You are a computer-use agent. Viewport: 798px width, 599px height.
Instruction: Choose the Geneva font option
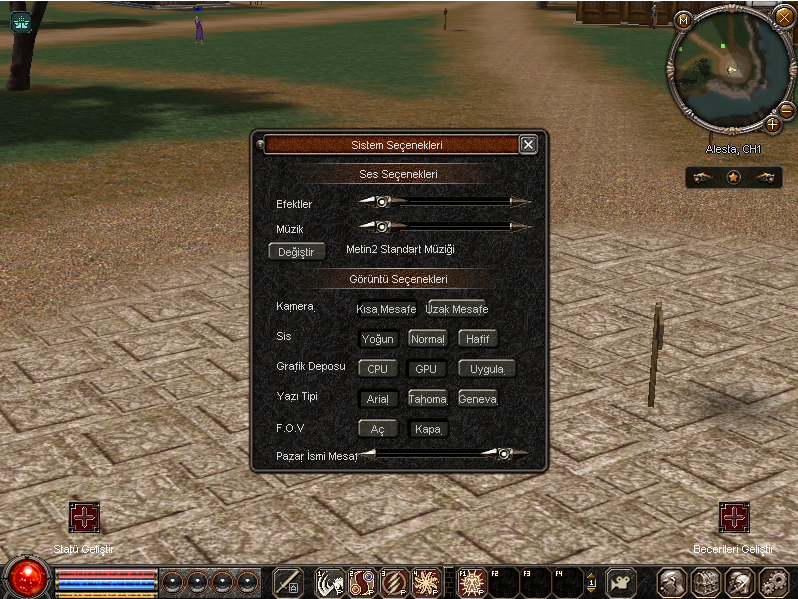[477, 399]
